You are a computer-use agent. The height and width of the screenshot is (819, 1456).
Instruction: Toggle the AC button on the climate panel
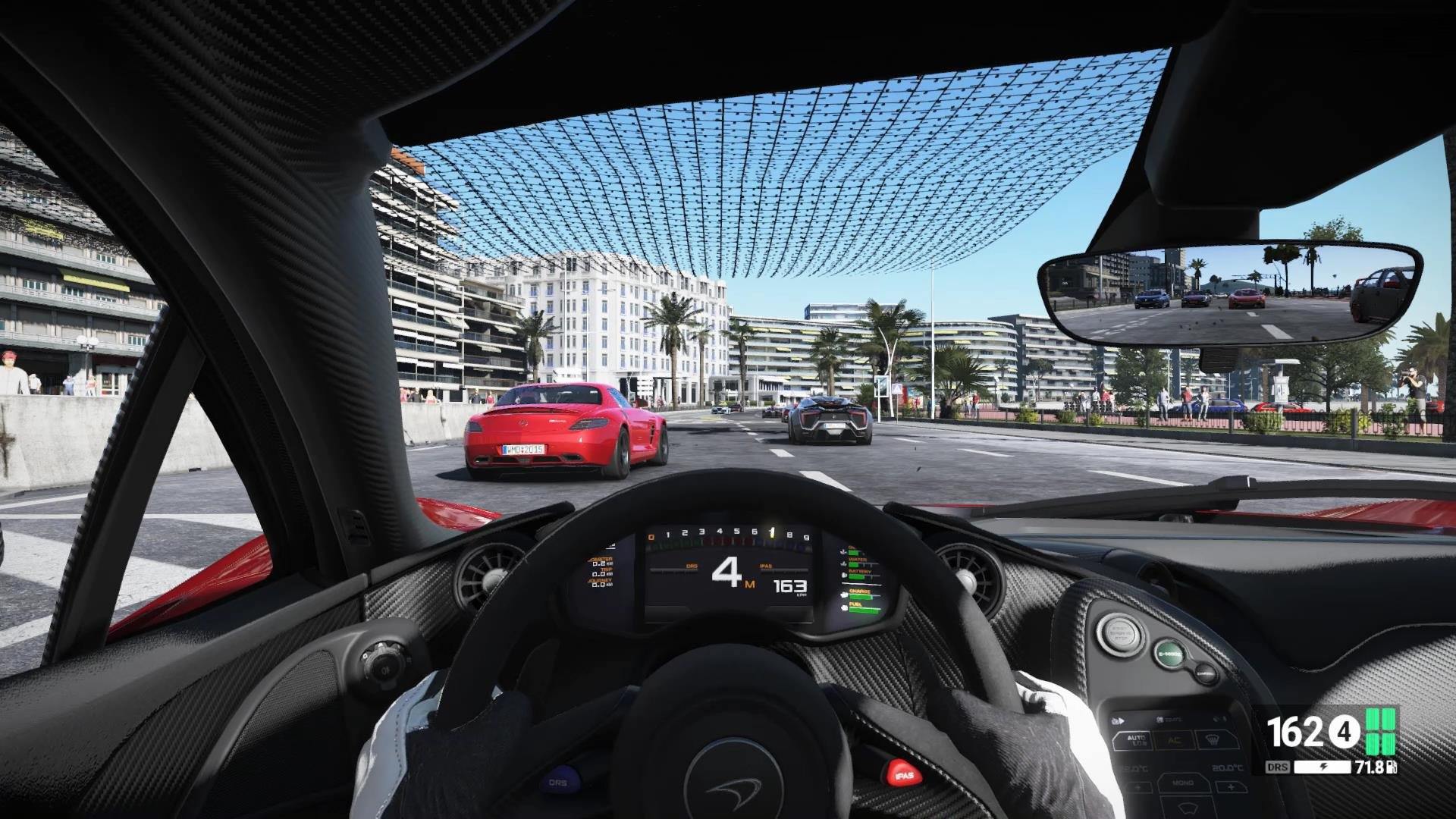pyautogui.click(x=1175, y=740)
